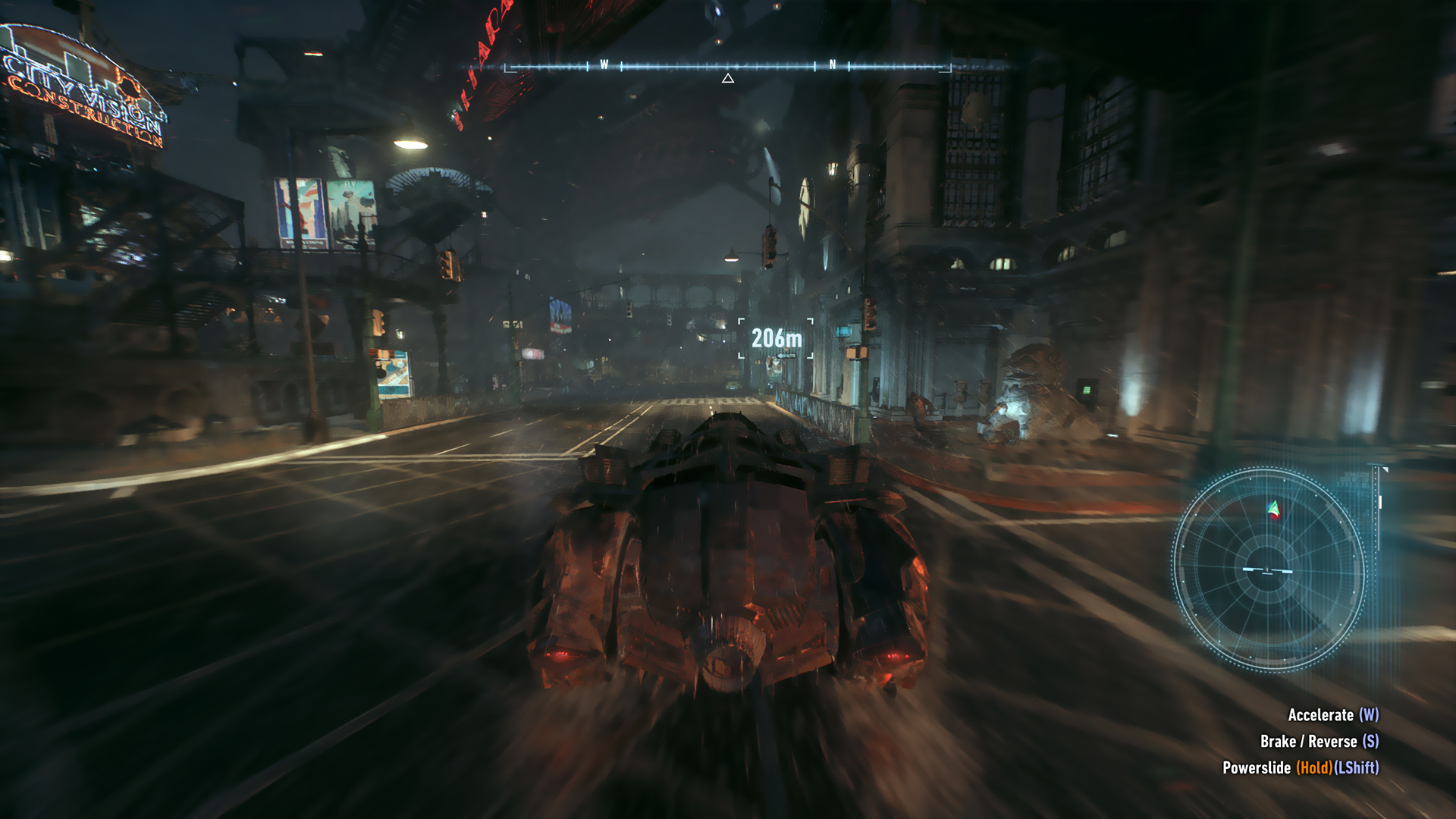This screenshot has width=1456, height=819.
Task: Select the red enemy blip on the radar
Action: 1273,516
